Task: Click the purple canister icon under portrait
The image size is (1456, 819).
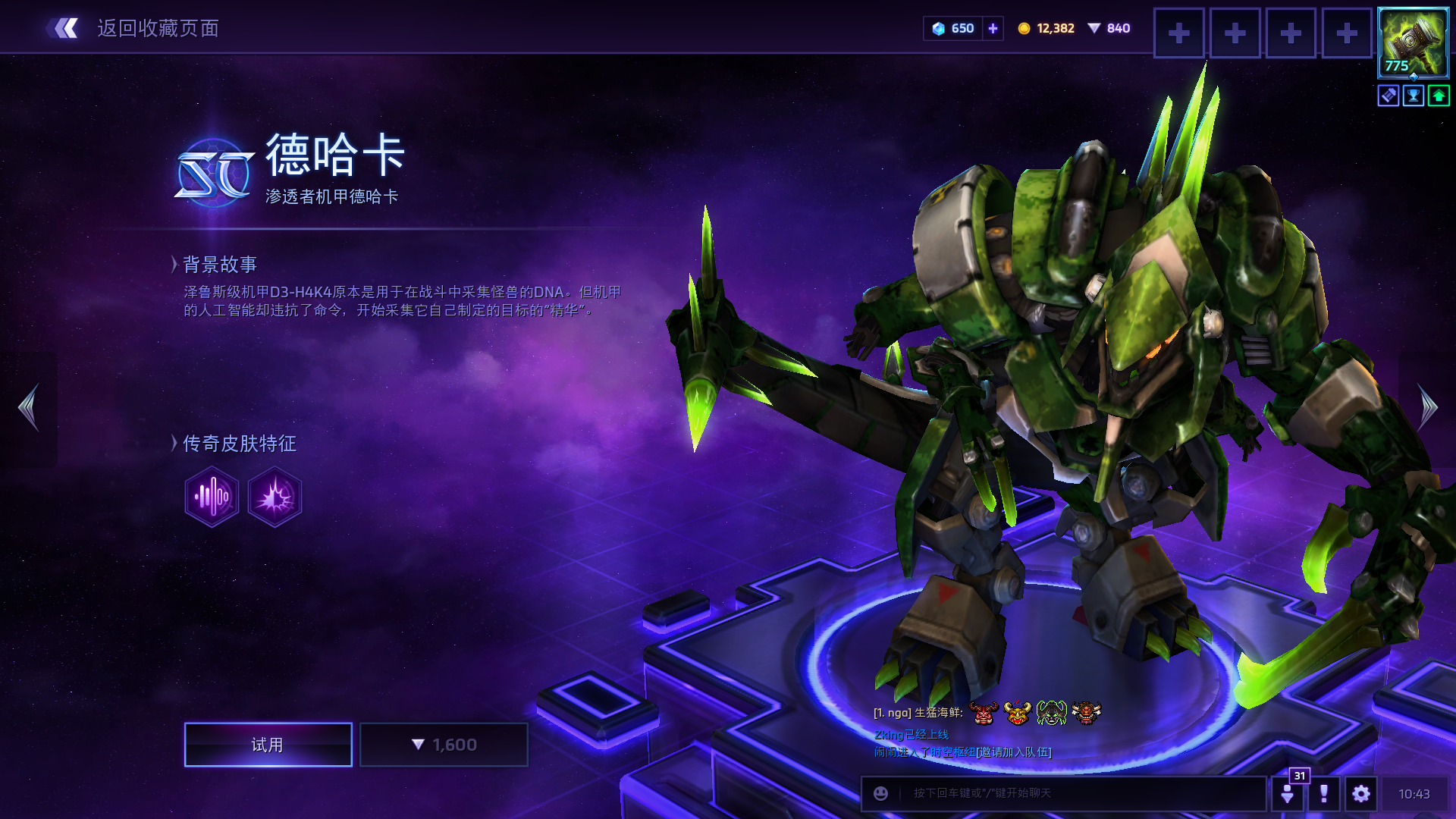Action: [x=1389, y=96]
